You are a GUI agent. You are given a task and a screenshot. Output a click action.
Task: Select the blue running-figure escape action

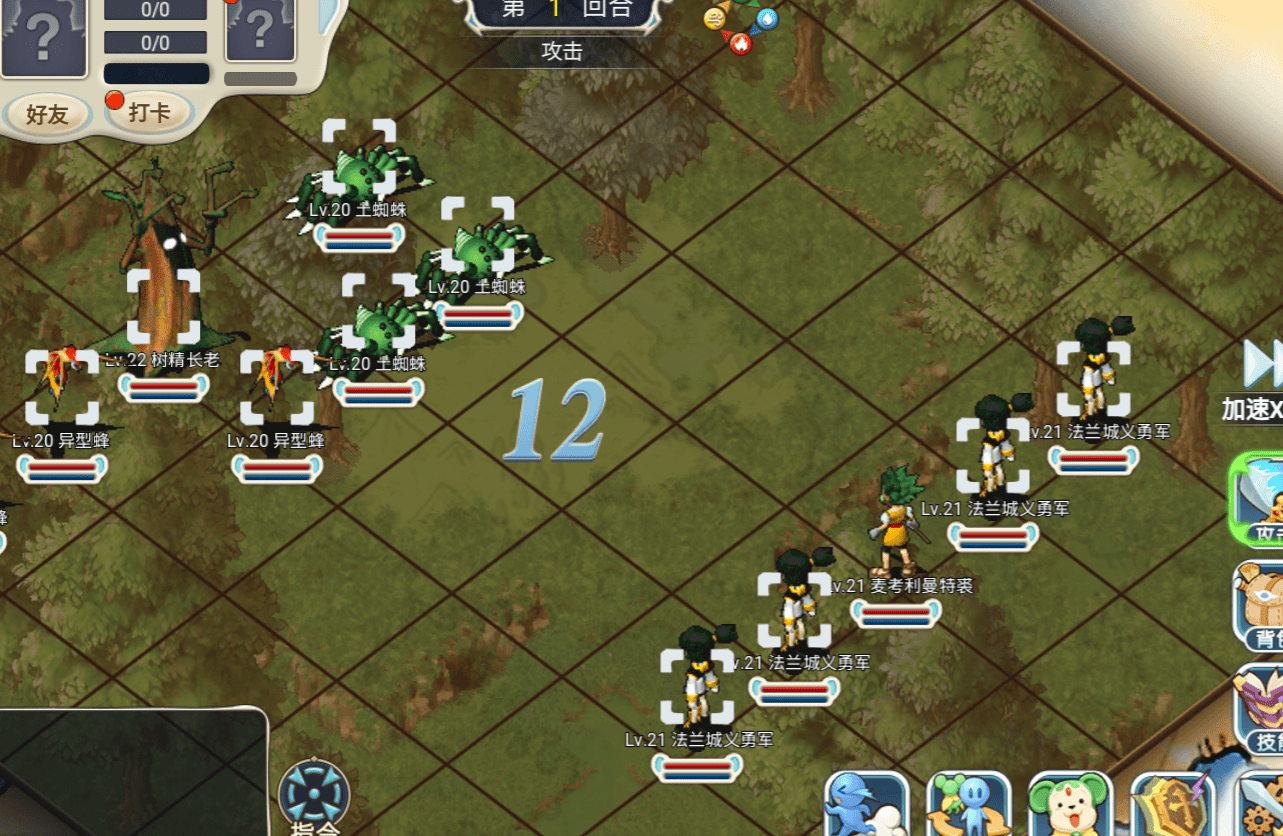coord(866,804)
